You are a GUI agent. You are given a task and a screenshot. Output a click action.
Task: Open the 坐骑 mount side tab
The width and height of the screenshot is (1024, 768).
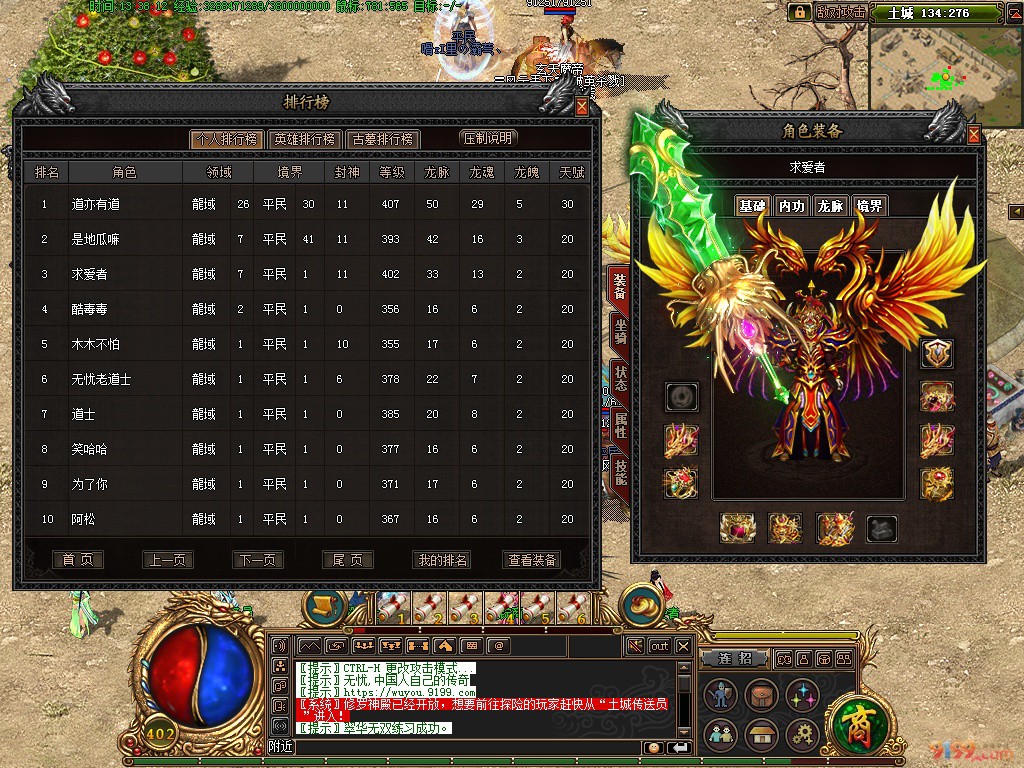click(x=620, y=330)
